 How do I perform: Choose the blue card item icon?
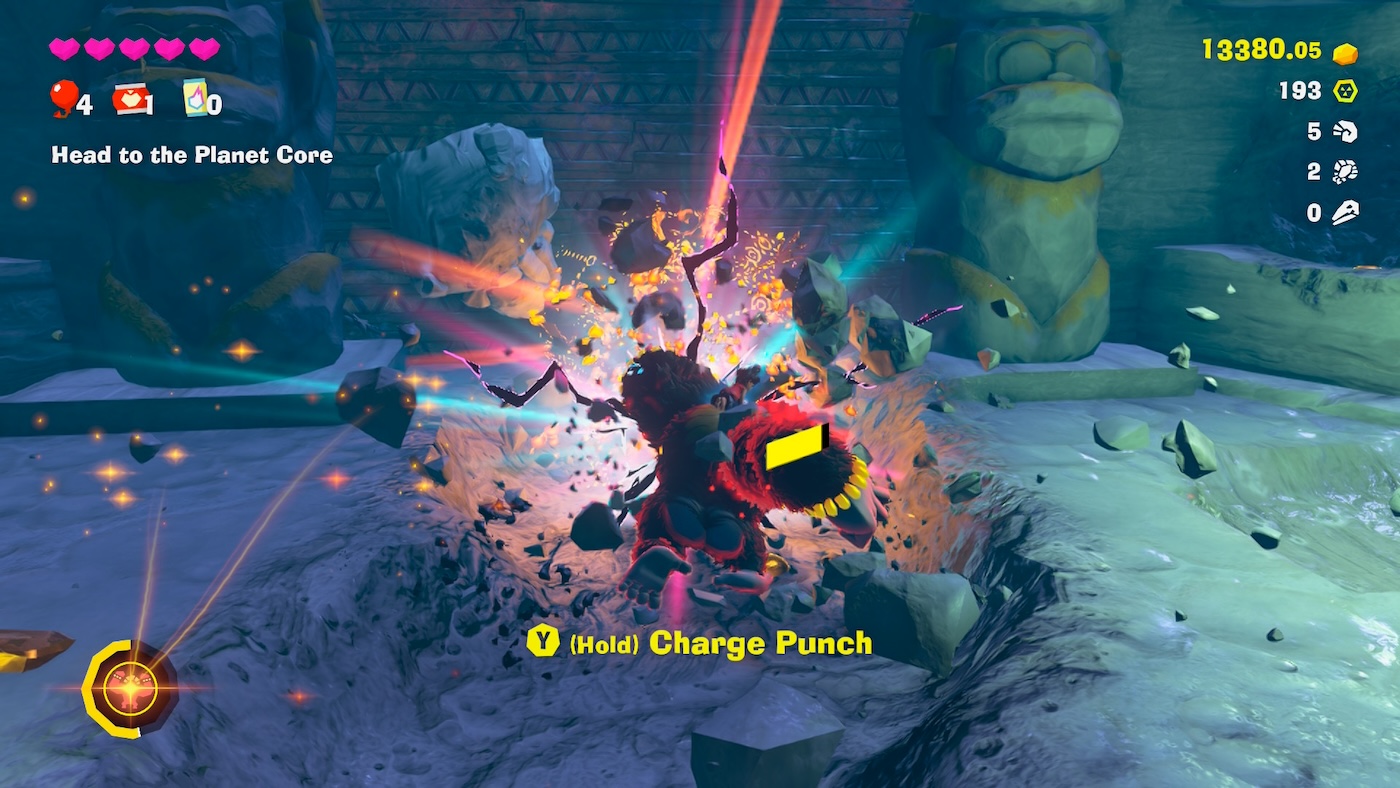(x=196, y=97)
